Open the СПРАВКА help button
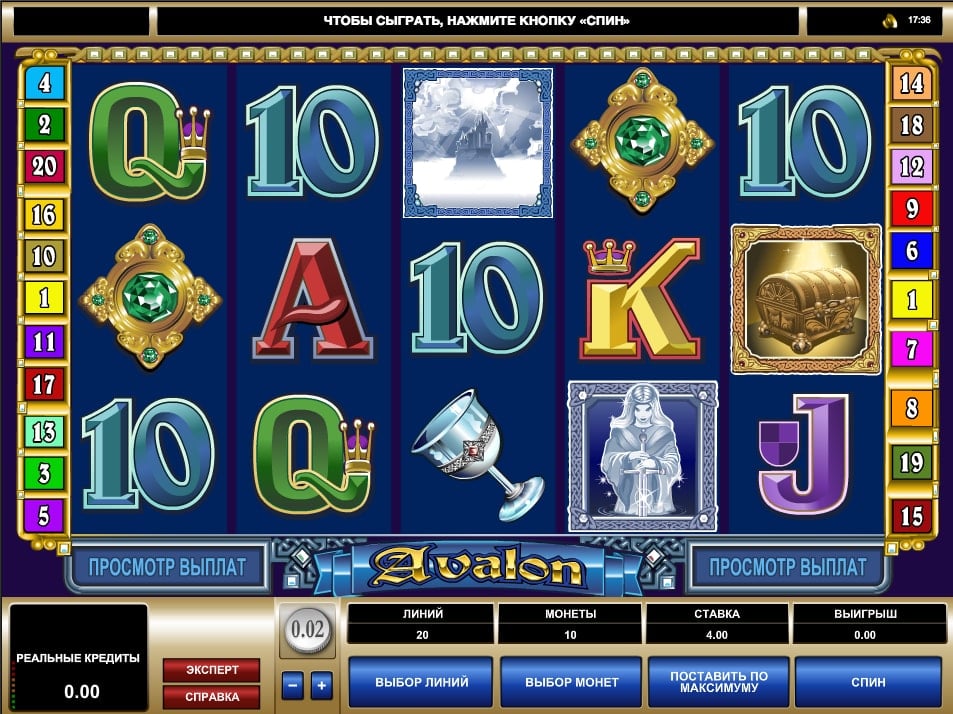Screen dimensions: 953x714 tap(211, 695)
